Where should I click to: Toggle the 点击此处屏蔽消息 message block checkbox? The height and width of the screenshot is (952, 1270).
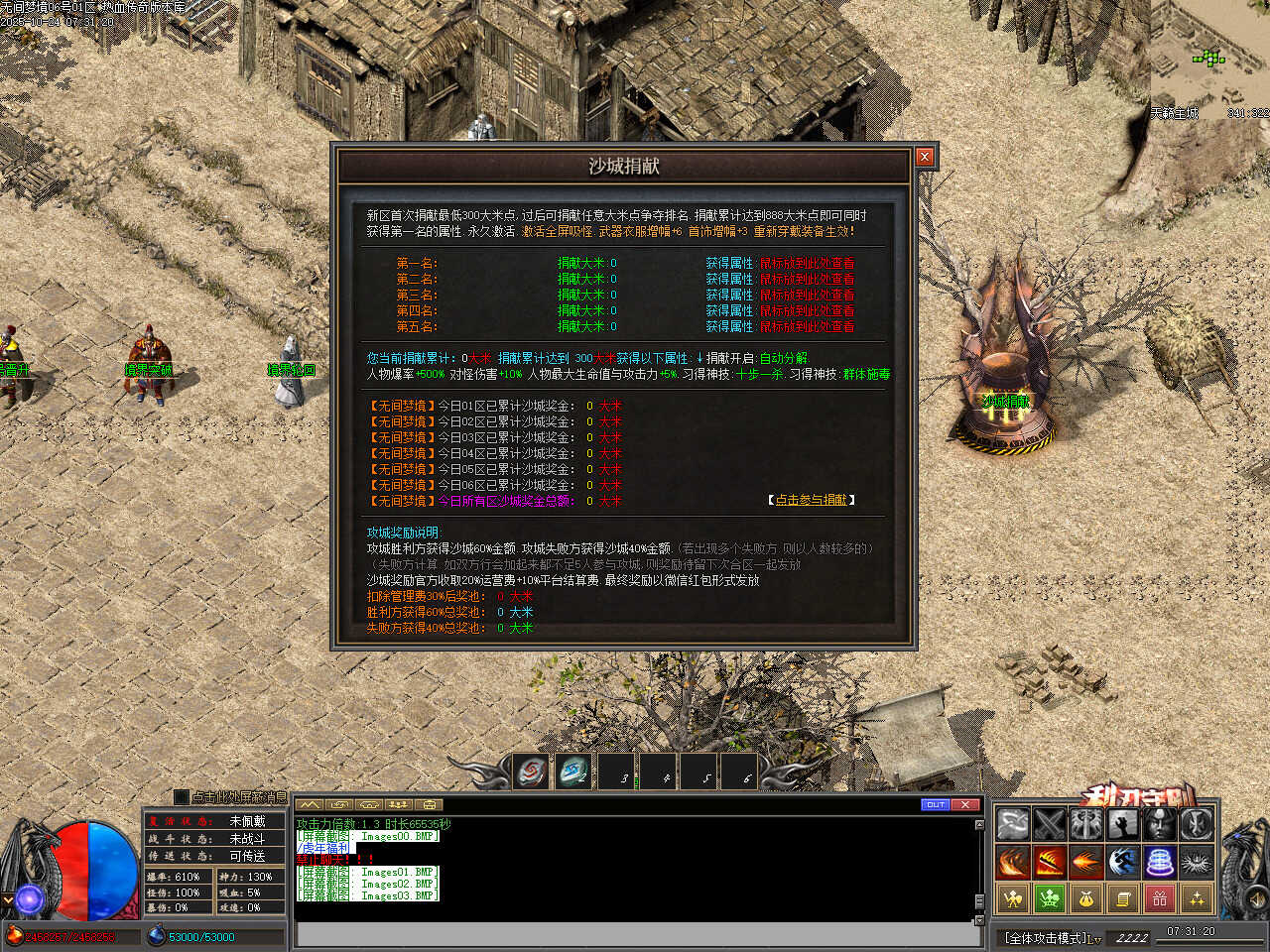coord(181,796)
